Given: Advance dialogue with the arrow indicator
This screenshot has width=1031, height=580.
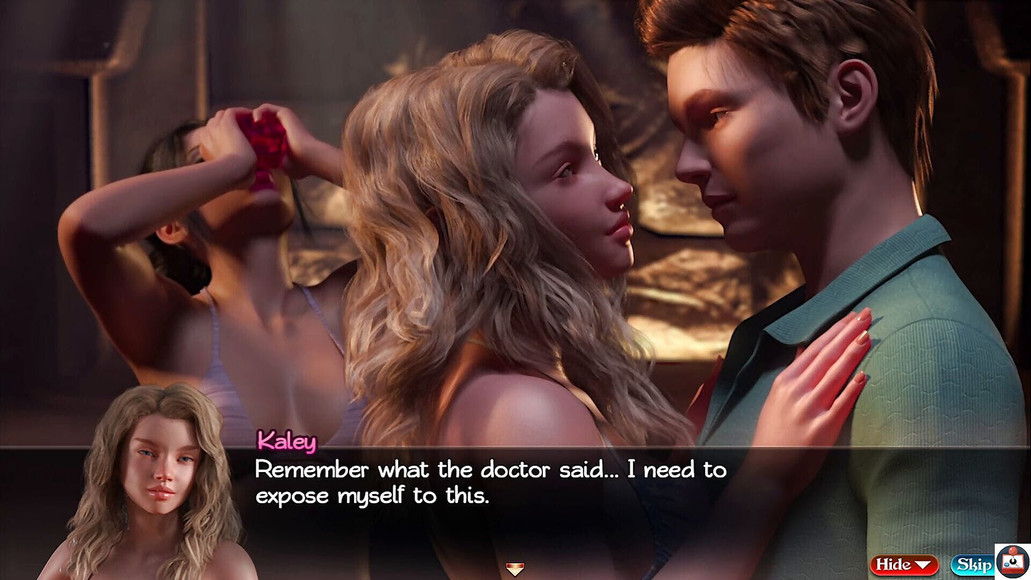Looking at the screenshot, I should tap(515, 569).
